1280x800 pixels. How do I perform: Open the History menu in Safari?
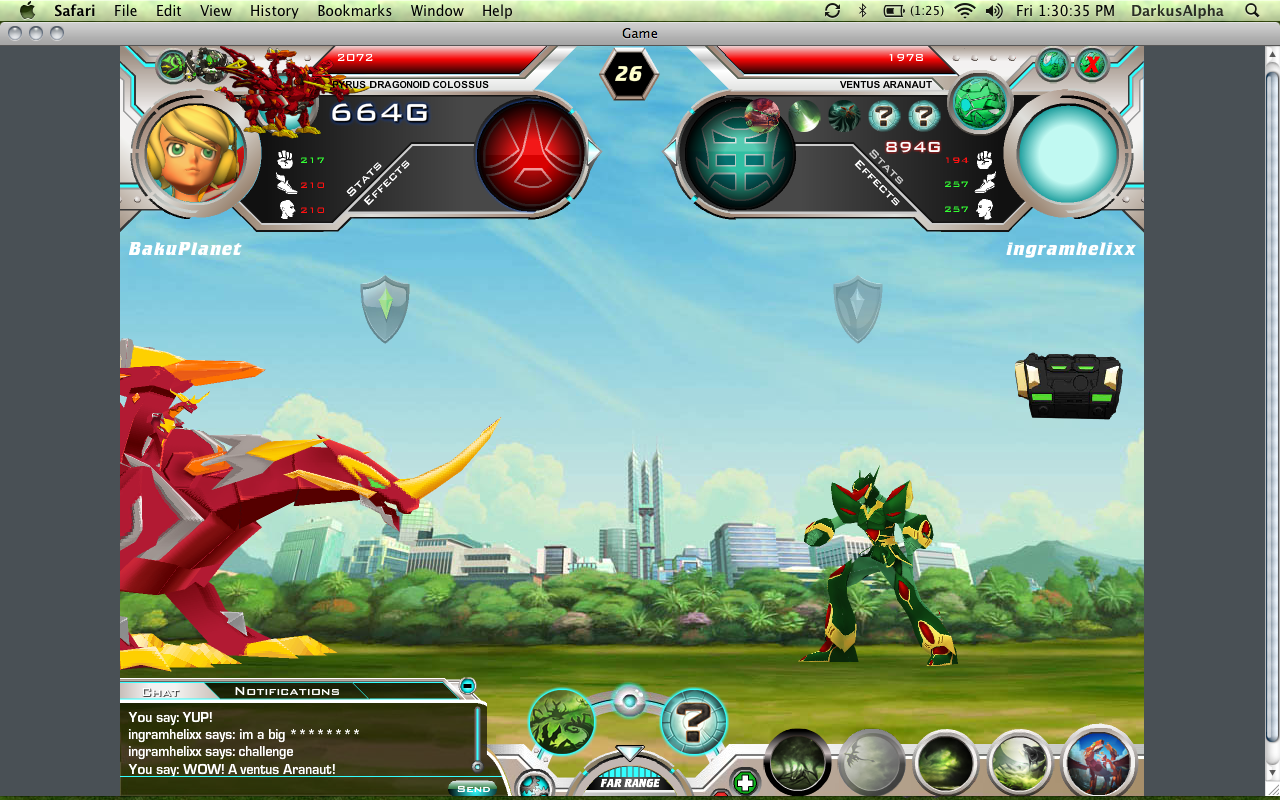pyautogui.click(x=274, y=11)
